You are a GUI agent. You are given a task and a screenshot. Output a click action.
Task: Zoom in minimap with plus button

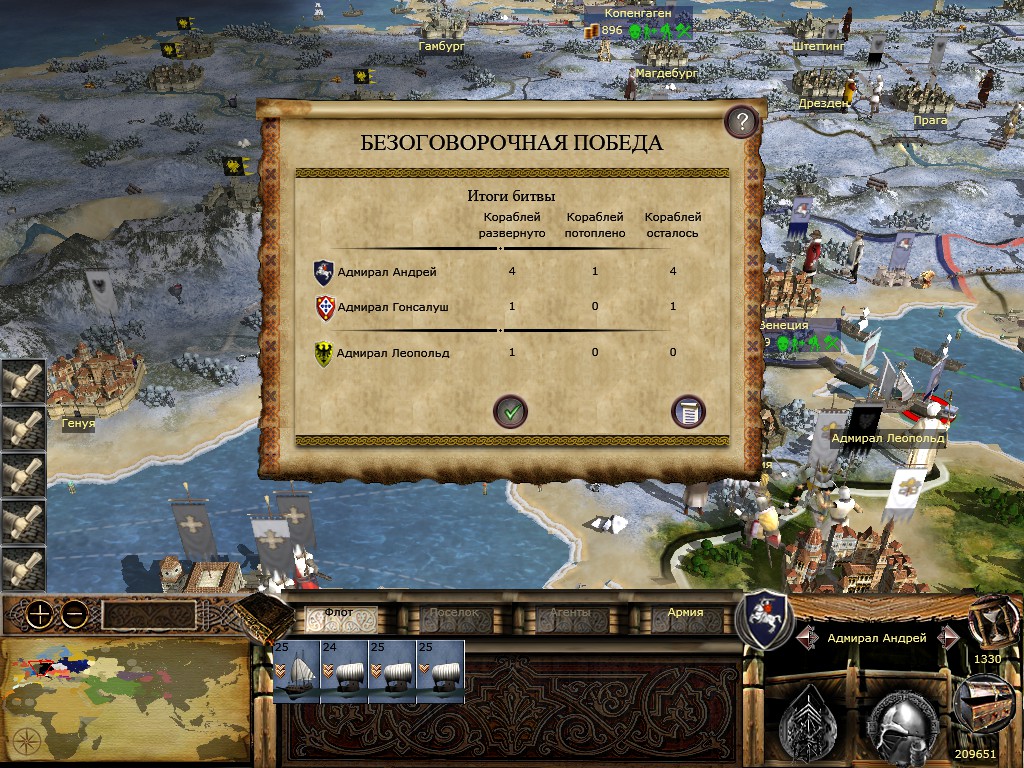tap(39, 615)
